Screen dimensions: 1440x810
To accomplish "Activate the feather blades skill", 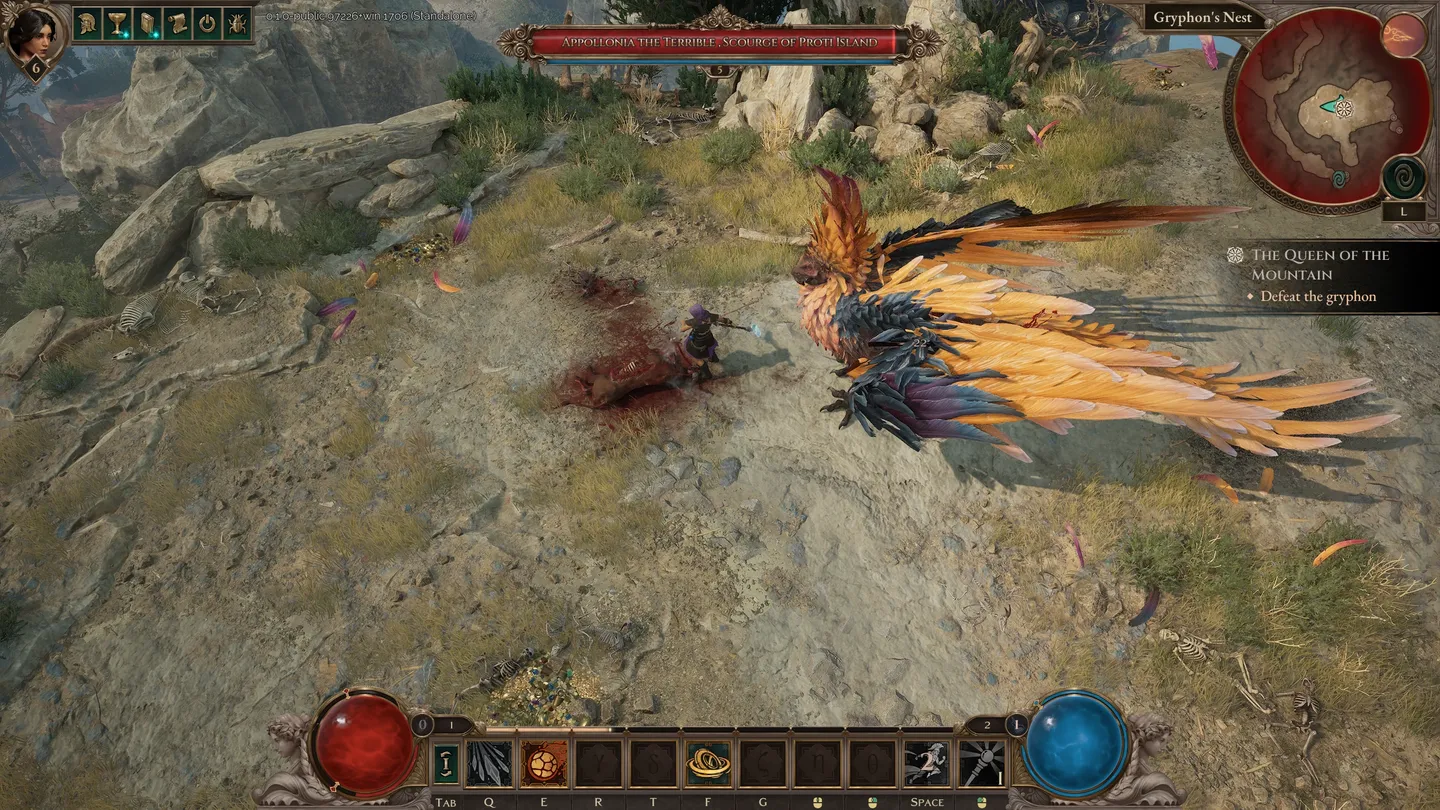I will click(490, 764).
